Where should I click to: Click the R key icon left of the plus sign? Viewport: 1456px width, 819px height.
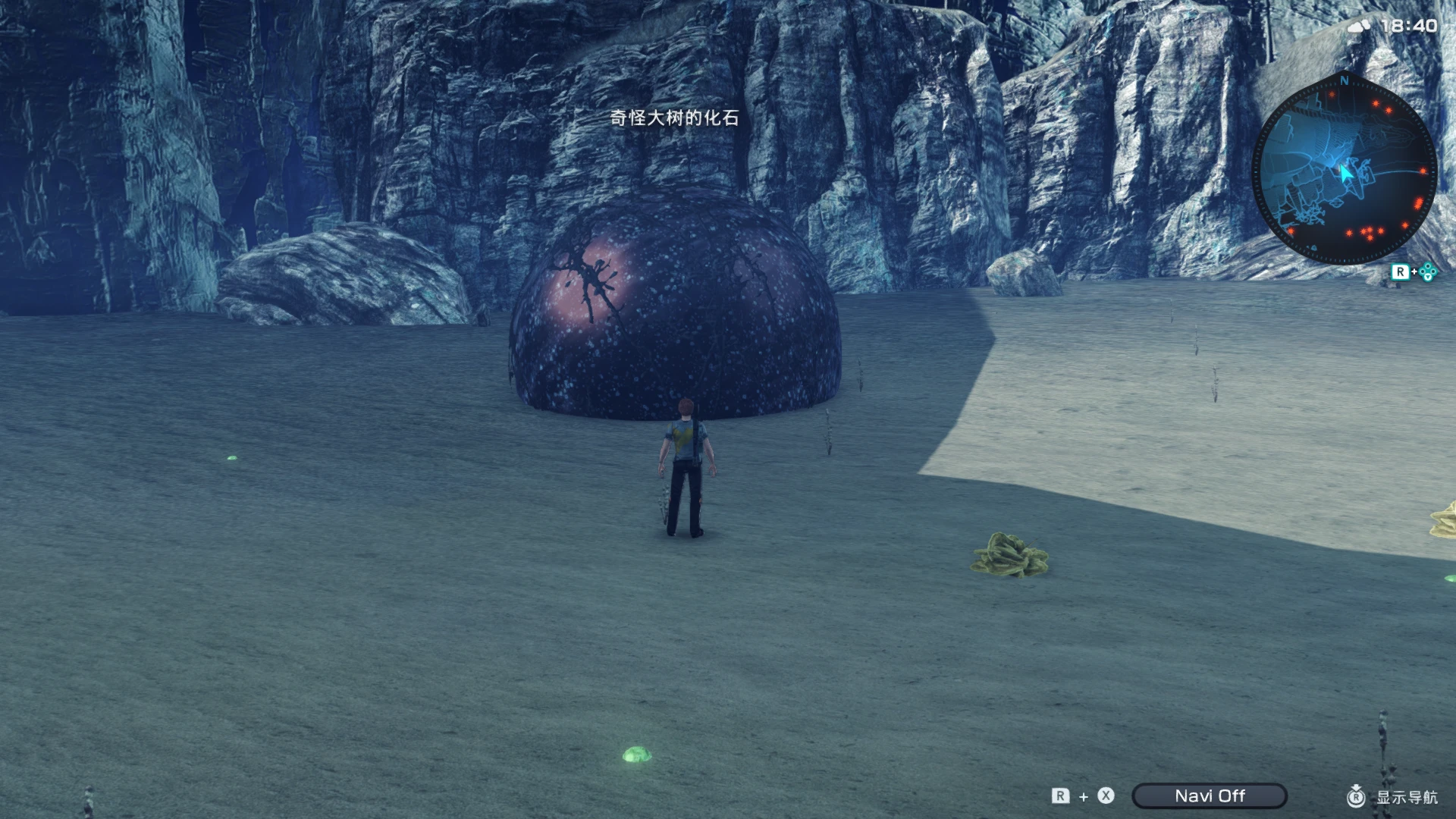(x=1060, y=796)
